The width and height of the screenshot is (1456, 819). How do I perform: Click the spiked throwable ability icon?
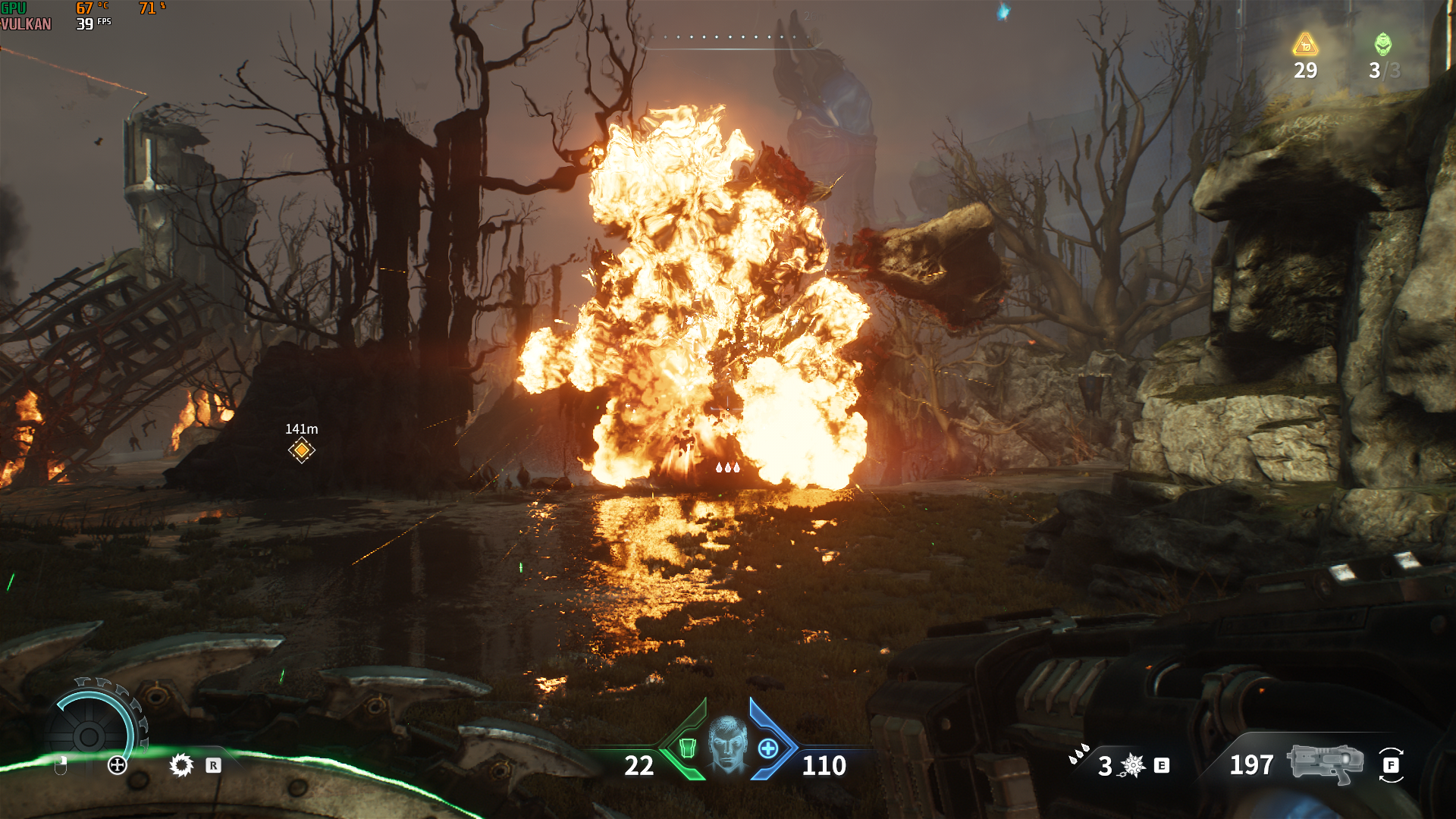tap(1133, 765)
